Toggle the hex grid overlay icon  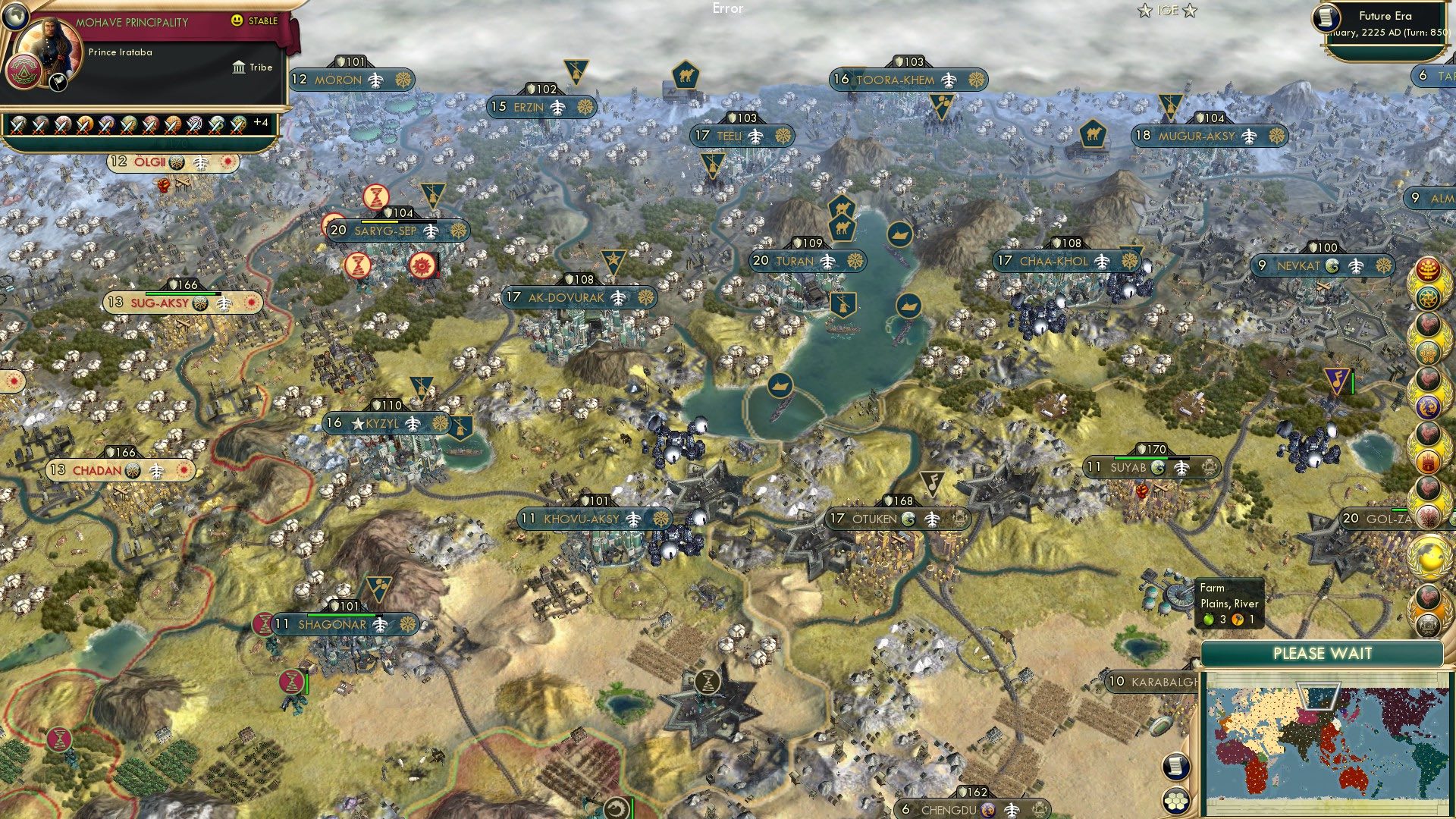tap(1175, 801)
